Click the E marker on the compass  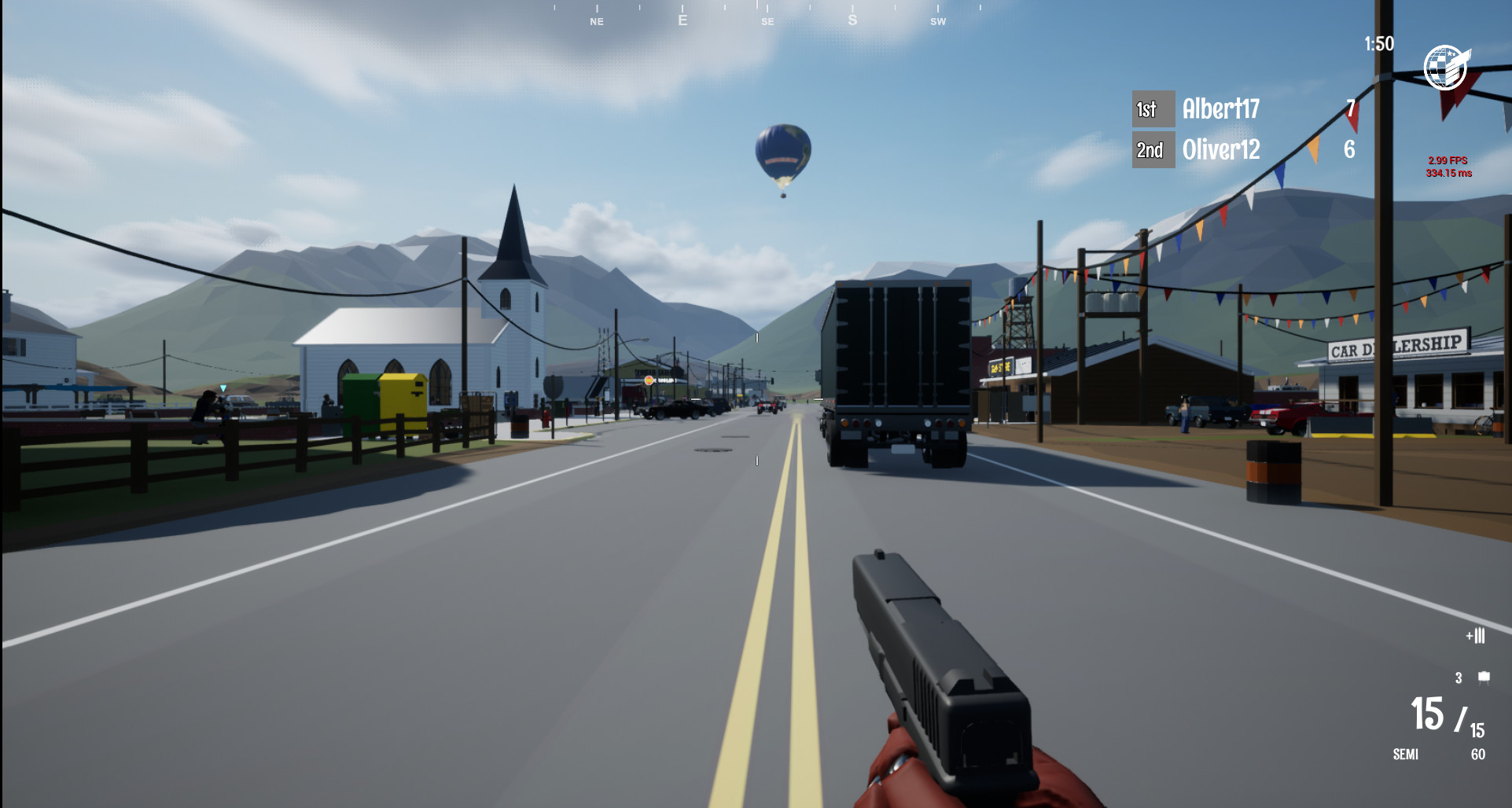tap(681, 19)
